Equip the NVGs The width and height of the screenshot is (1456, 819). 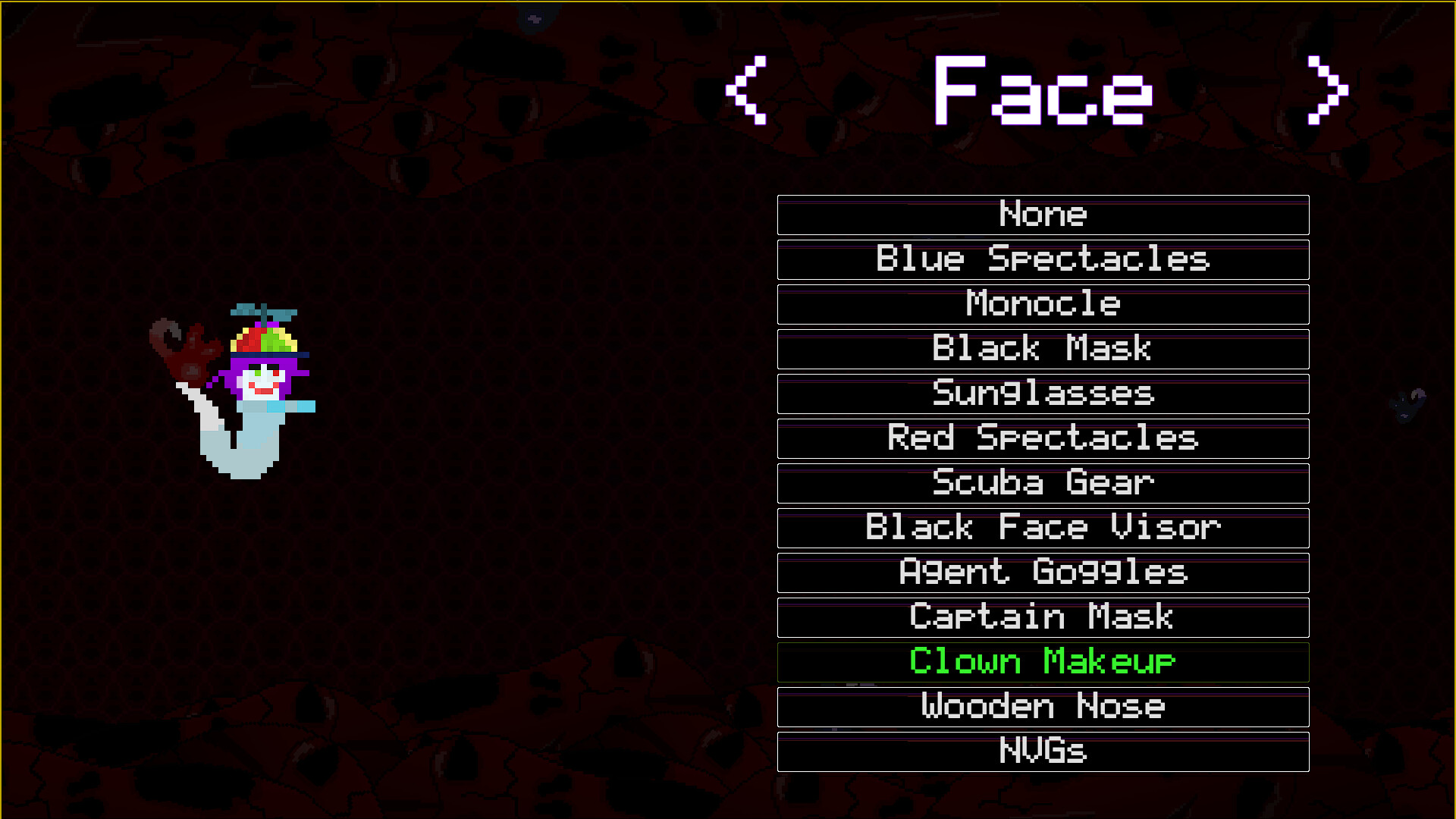1042,752
